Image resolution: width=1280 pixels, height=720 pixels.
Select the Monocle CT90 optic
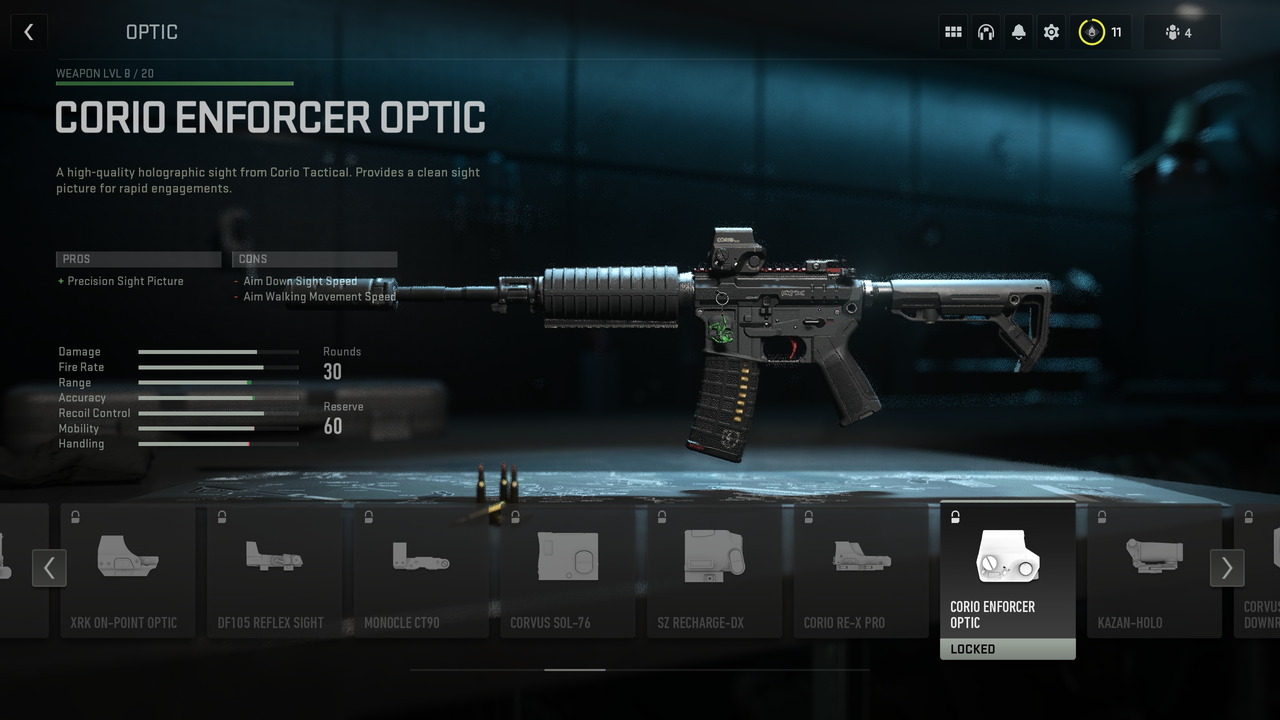[421, 570]
